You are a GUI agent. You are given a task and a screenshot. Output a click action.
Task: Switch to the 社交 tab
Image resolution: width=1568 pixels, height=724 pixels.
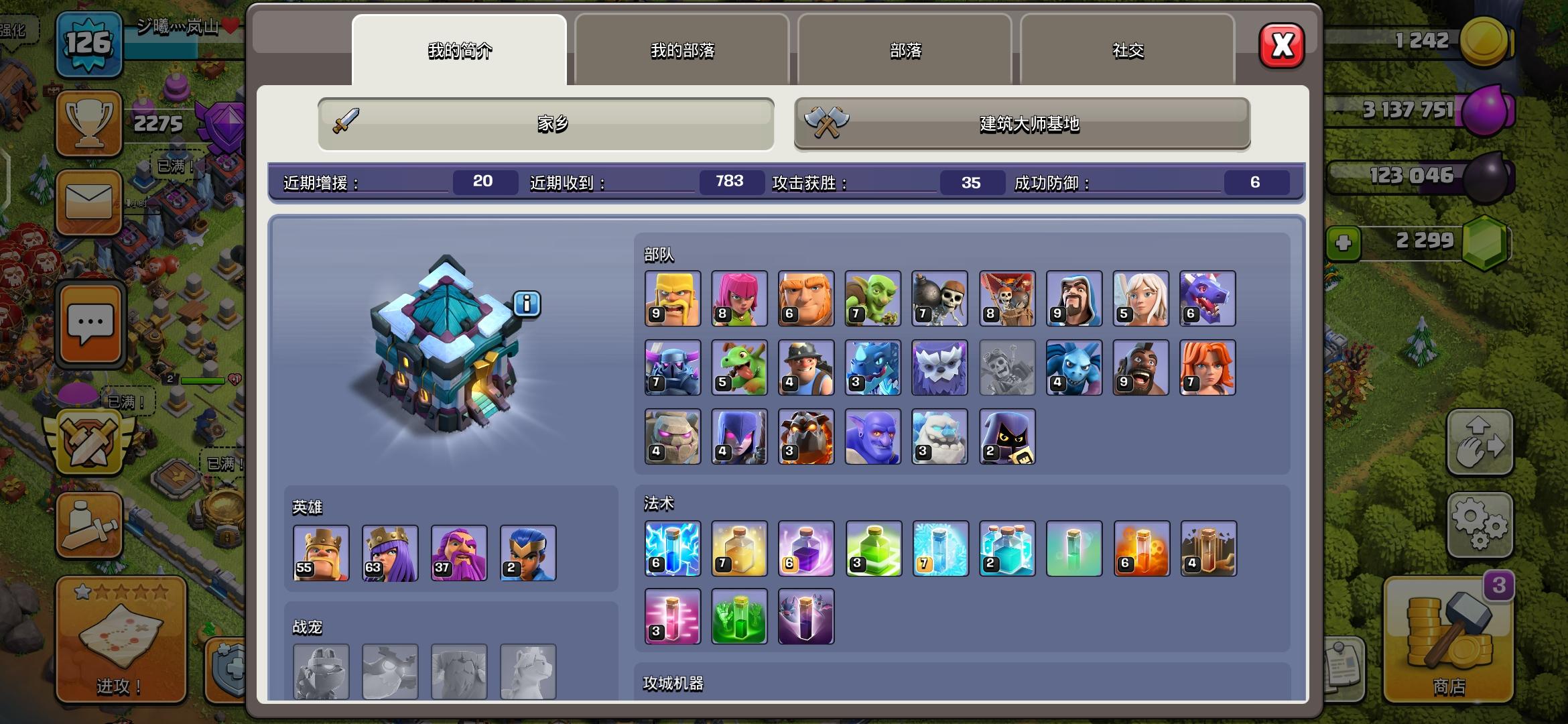[1128, 50]
